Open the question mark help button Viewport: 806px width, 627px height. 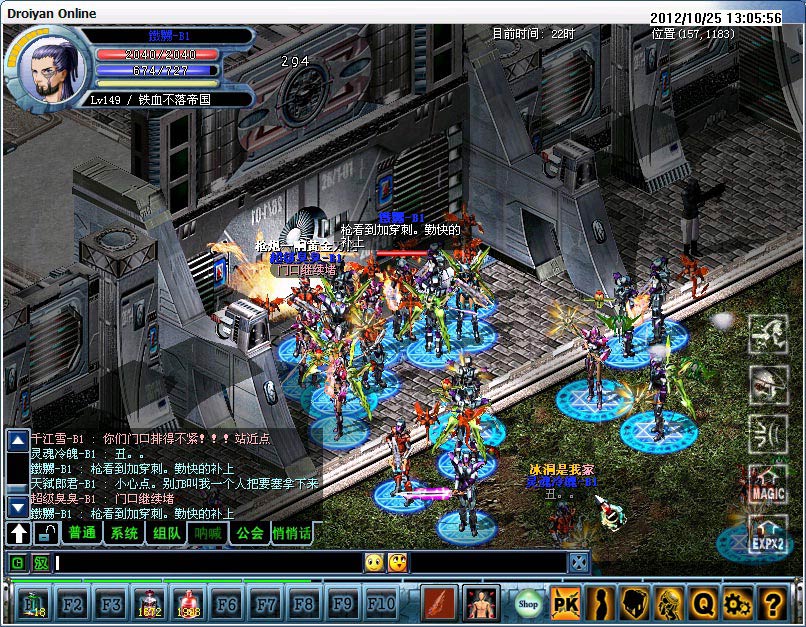click(x=771, y=603)
